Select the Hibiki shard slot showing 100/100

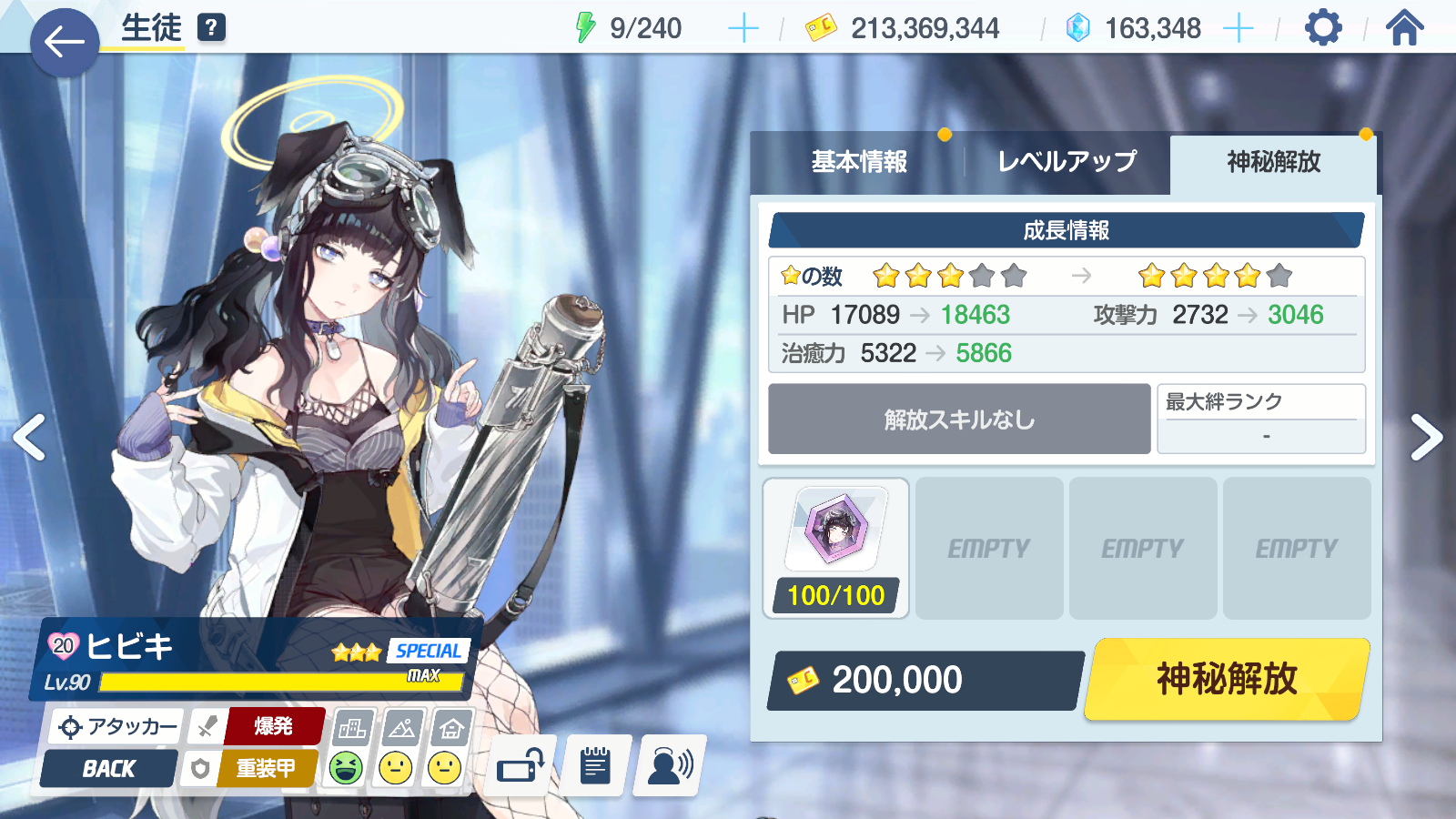835,548
